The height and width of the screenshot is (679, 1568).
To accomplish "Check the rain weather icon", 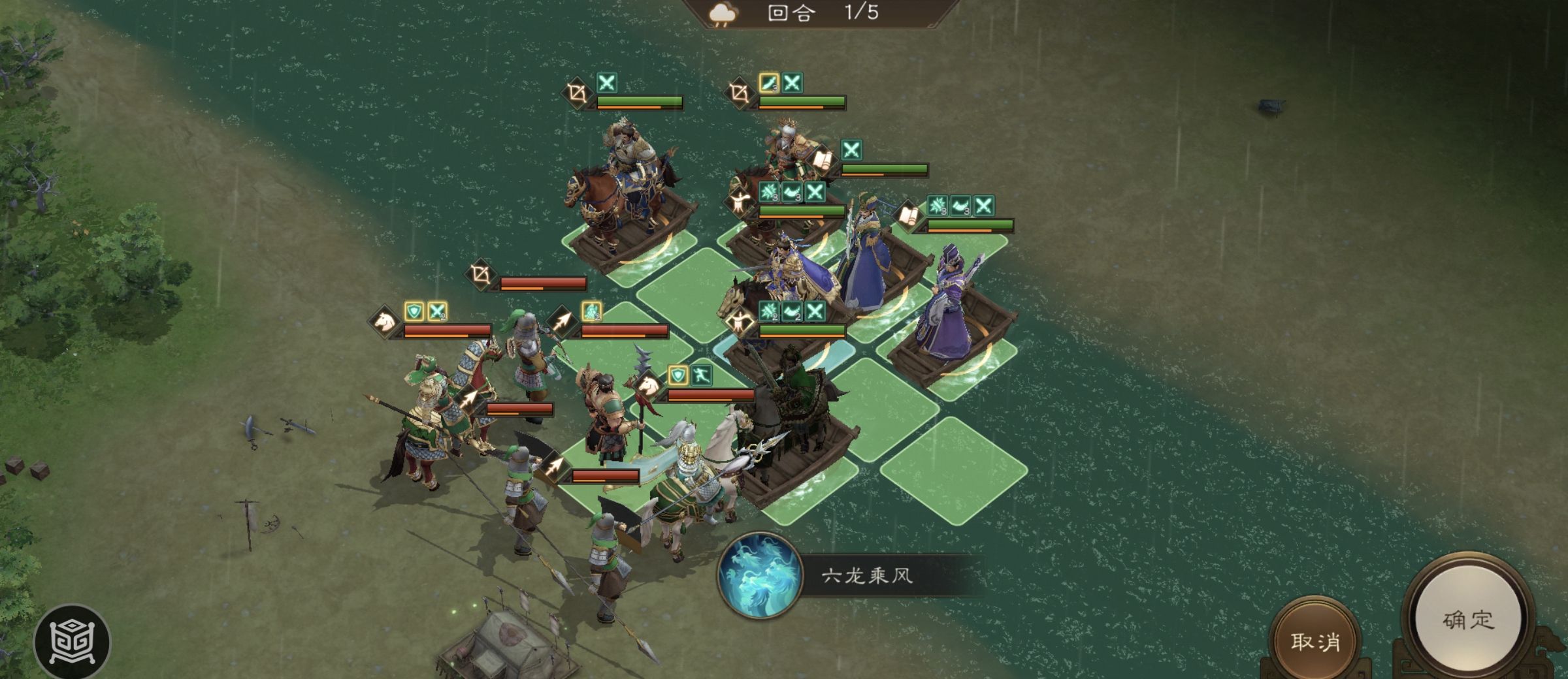I will tap(723, 14).
